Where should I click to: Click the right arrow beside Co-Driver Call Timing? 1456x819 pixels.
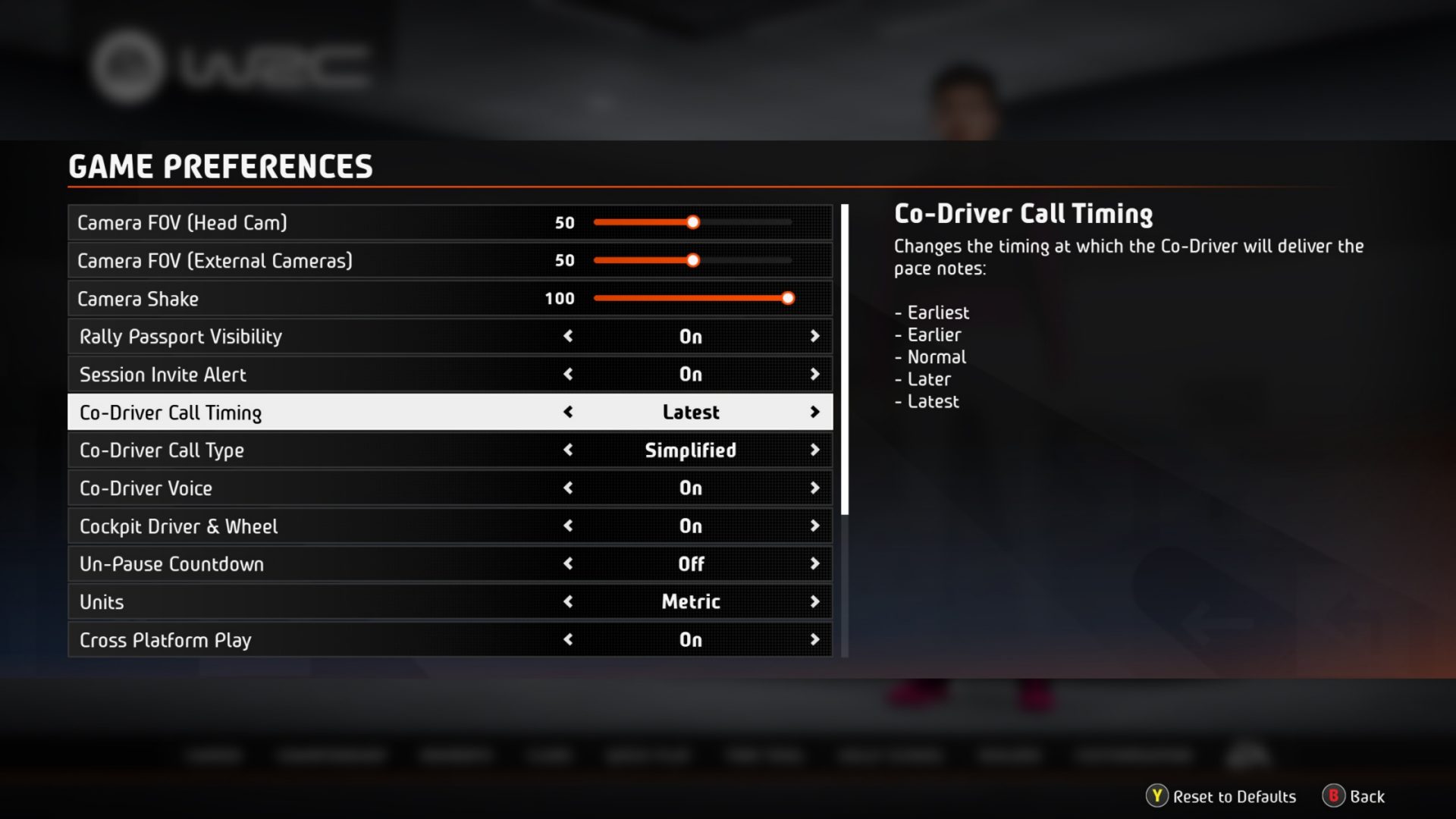pyautogui.click(x=815, y=412)
